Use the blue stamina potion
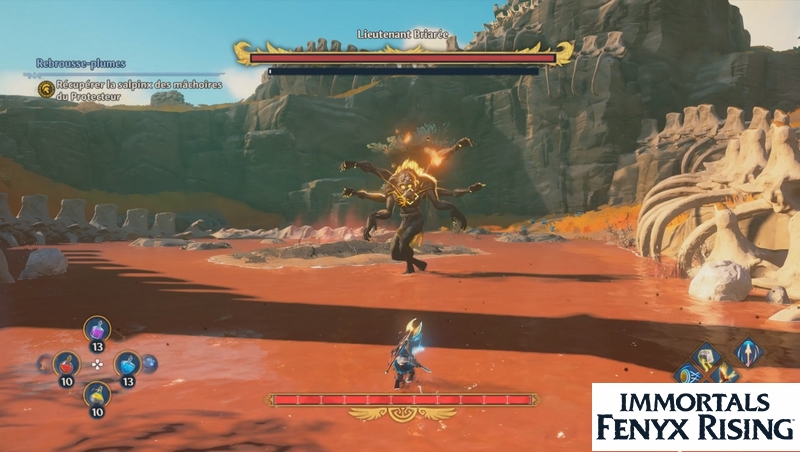Screen dimensions: 800x452 click(x=127, y=364)
